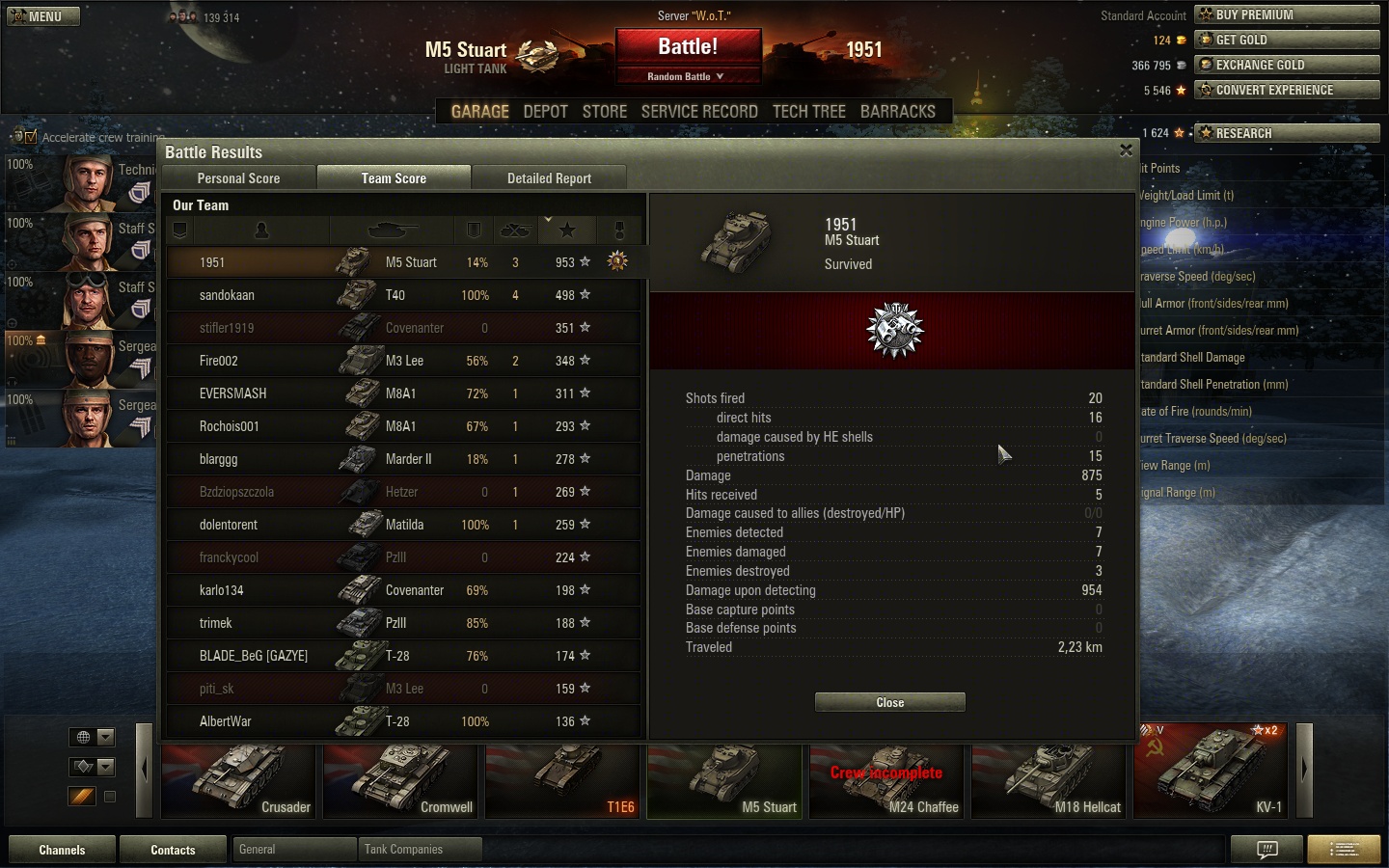Screen dimensions: 1389x868
Task: Open the Tech Tree
Action: (x=808, y=112)
